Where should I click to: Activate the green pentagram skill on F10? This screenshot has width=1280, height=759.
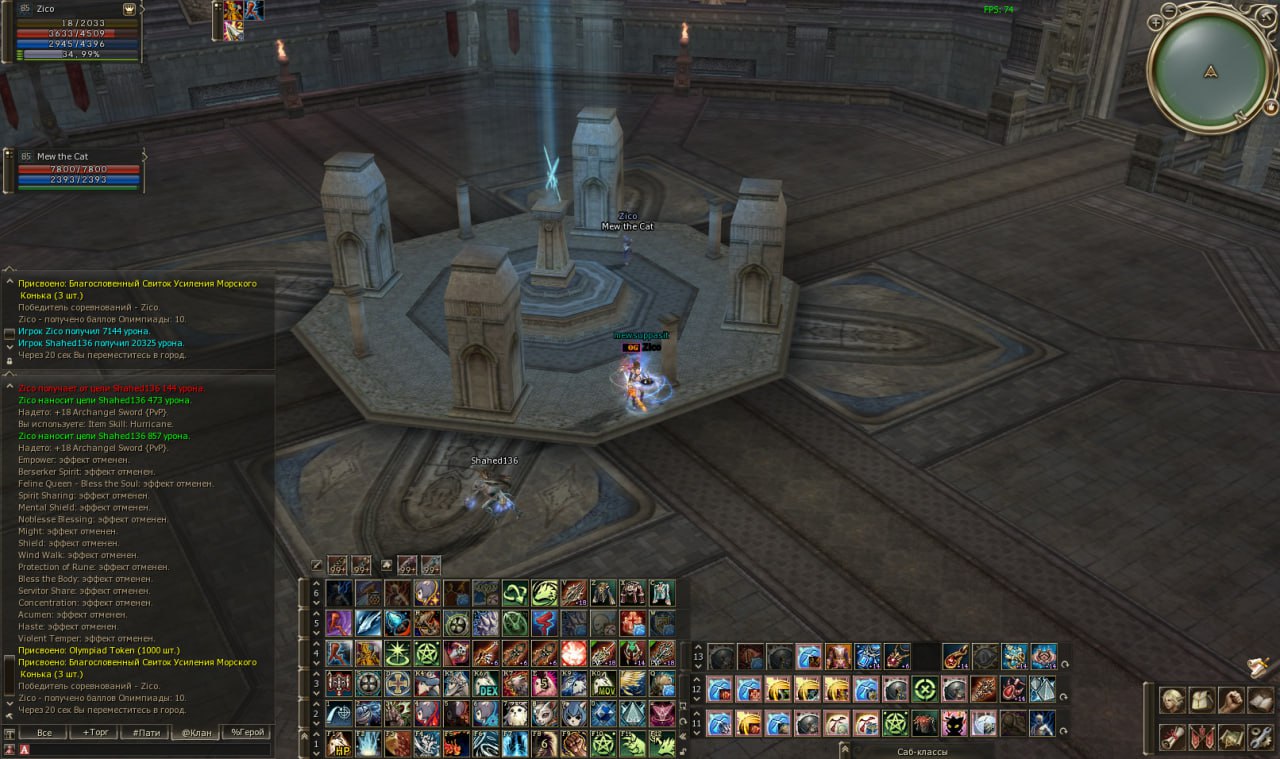tap(604, 743)
